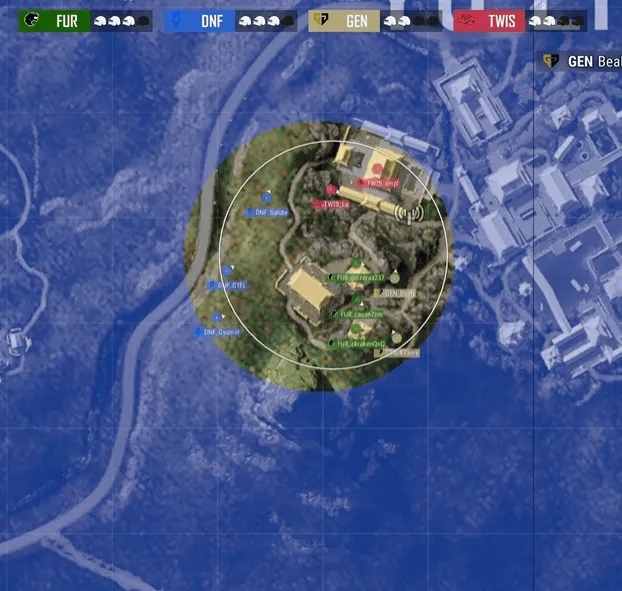
Task: Select the TWIS team panel
Action: [x=519, y=21]
